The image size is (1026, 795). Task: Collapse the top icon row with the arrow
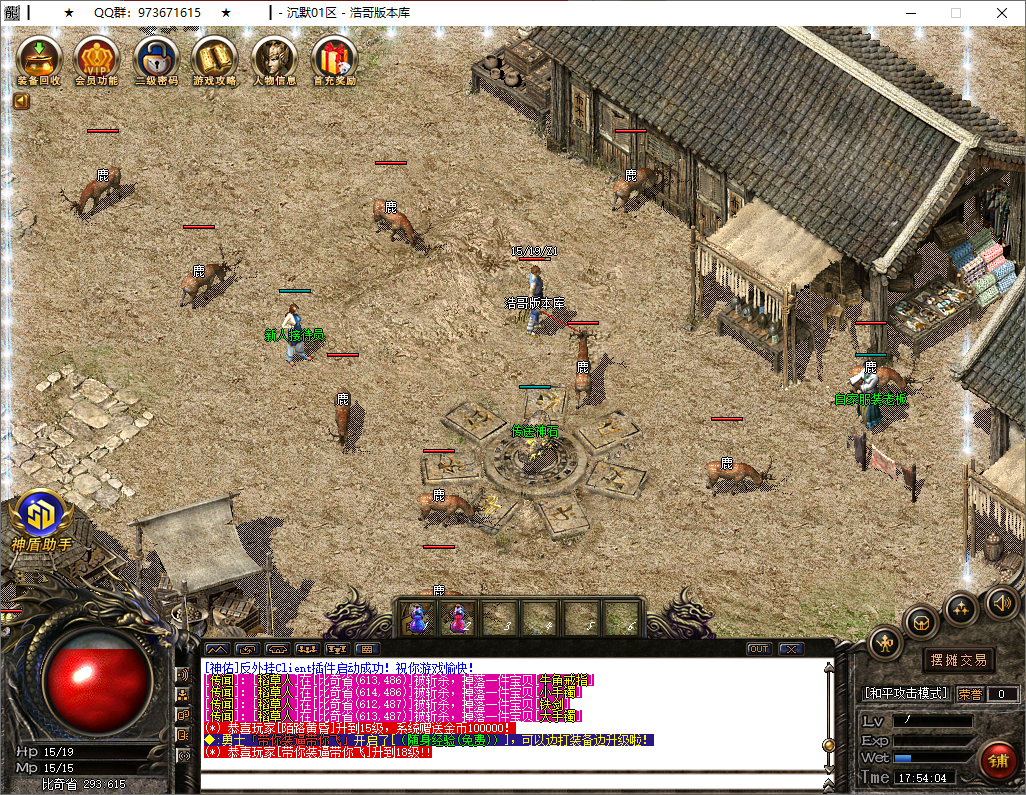21,100
